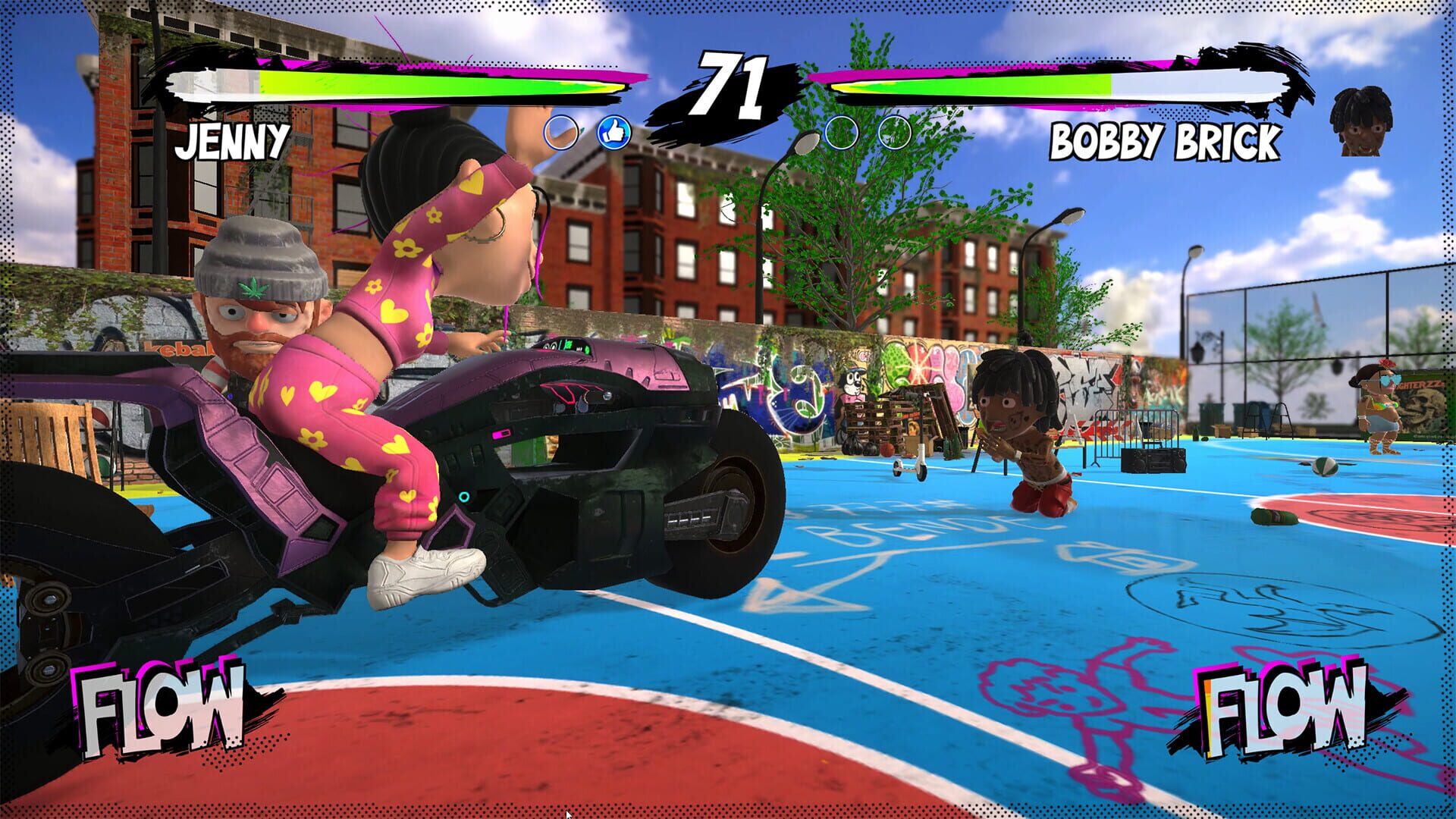Click the first token circle under Bobby's bar

(842, 131)
